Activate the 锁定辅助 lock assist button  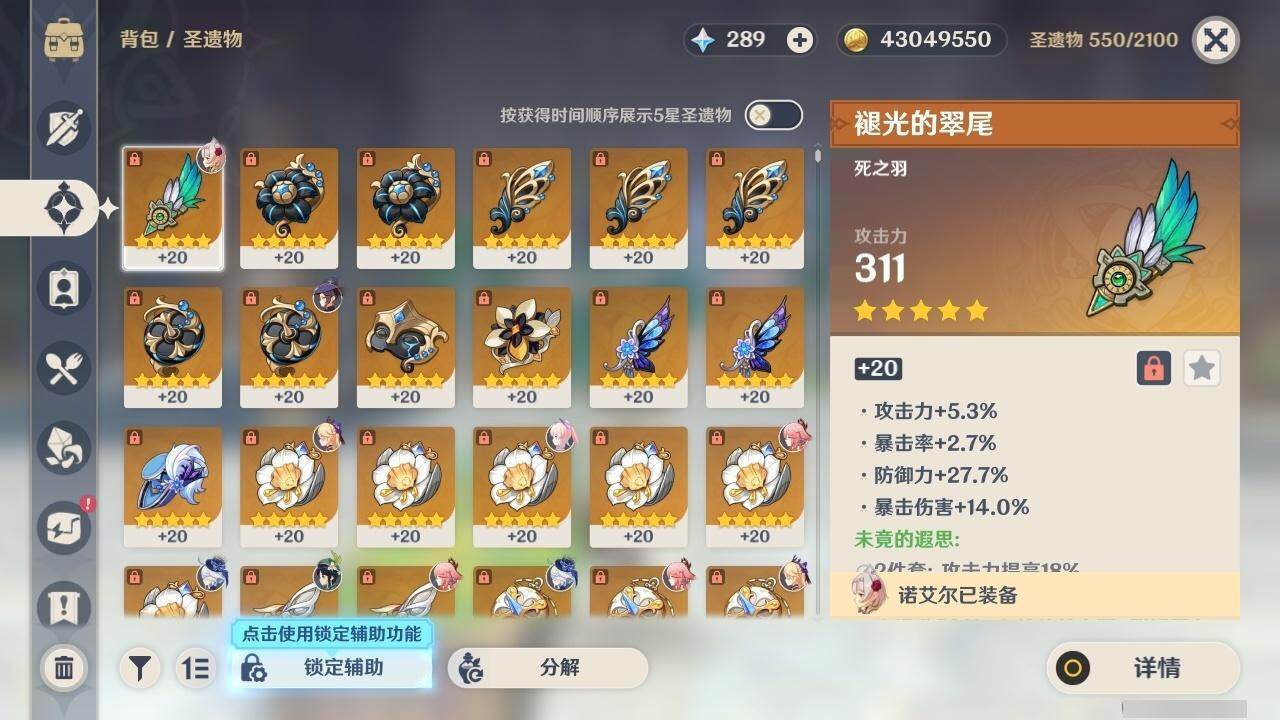click(x=331, y=668)
